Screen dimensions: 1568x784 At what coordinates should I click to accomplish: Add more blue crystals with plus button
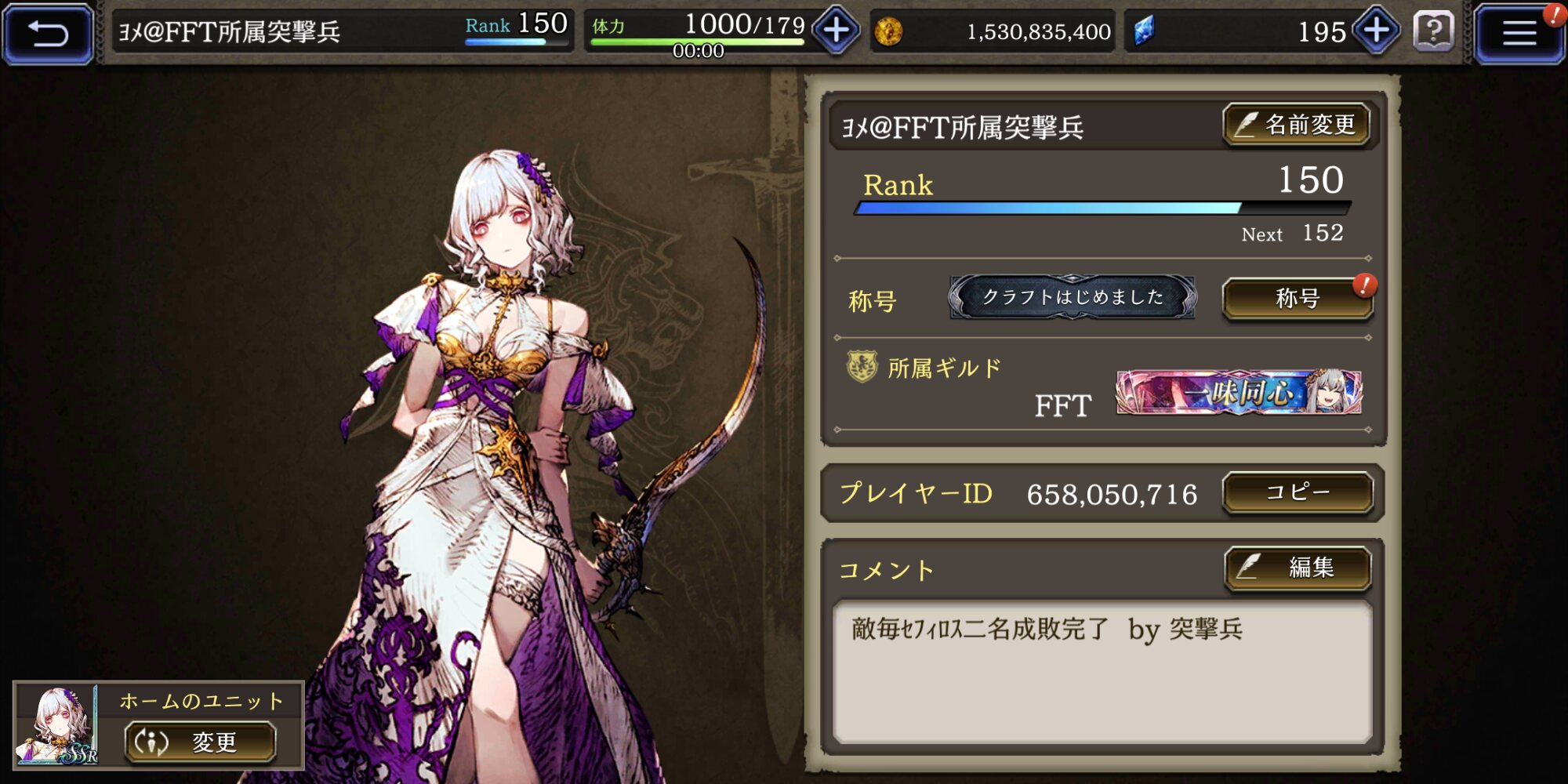1377,31
